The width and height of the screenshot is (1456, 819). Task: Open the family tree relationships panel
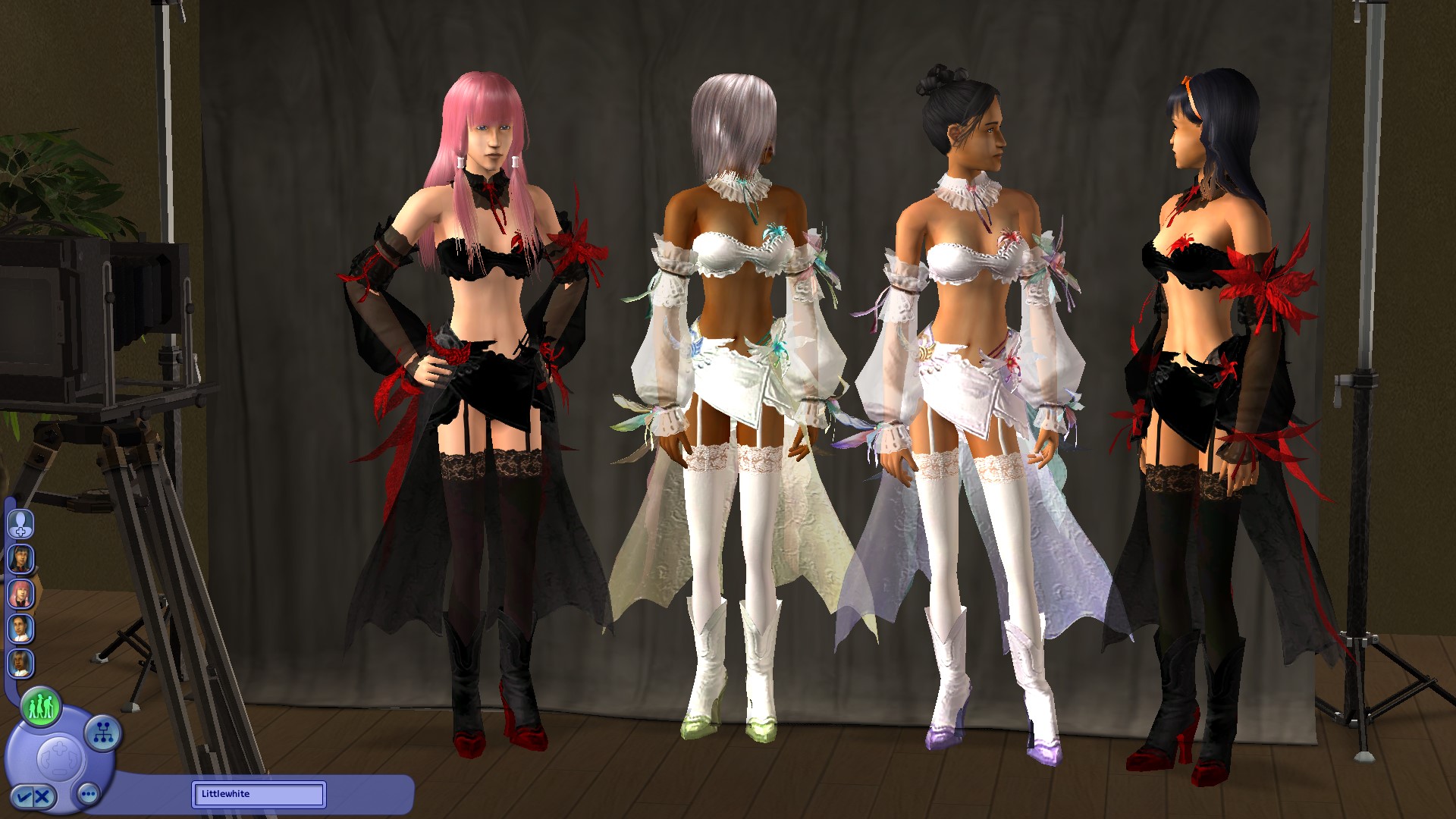(x=102, y=733)
